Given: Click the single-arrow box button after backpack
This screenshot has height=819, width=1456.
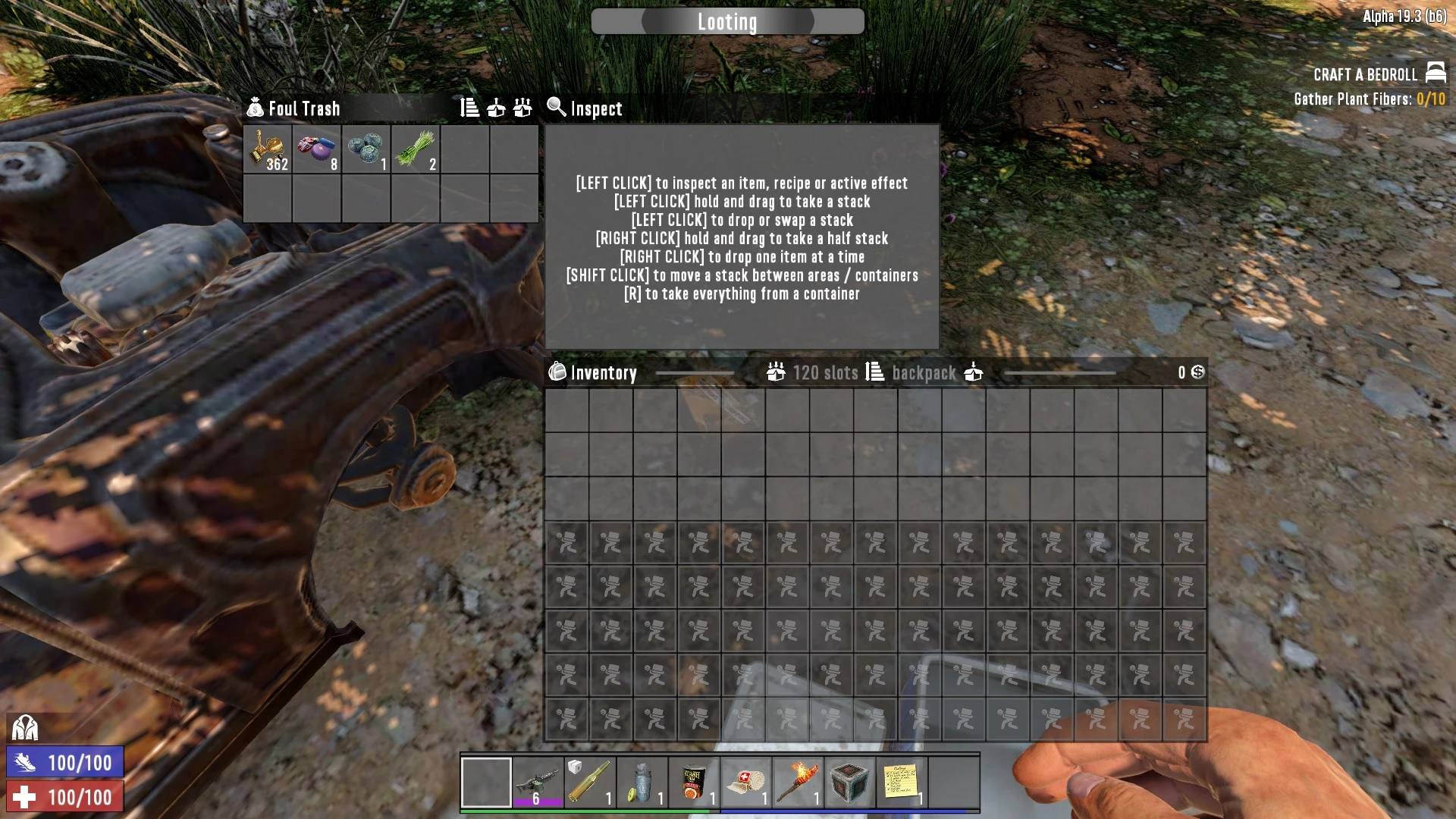Looking at the screenshot, I should pyautogui.click(x=974, y=372).
